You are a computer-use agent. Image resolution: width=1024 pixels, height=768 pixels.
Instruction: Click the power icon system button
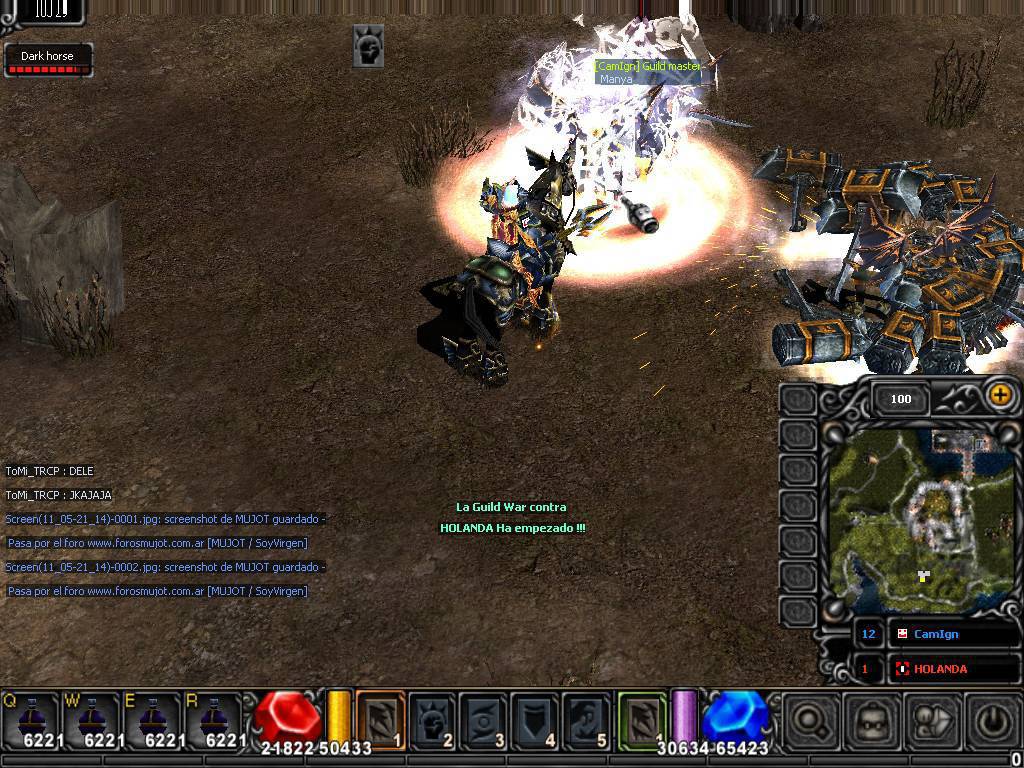990,720
